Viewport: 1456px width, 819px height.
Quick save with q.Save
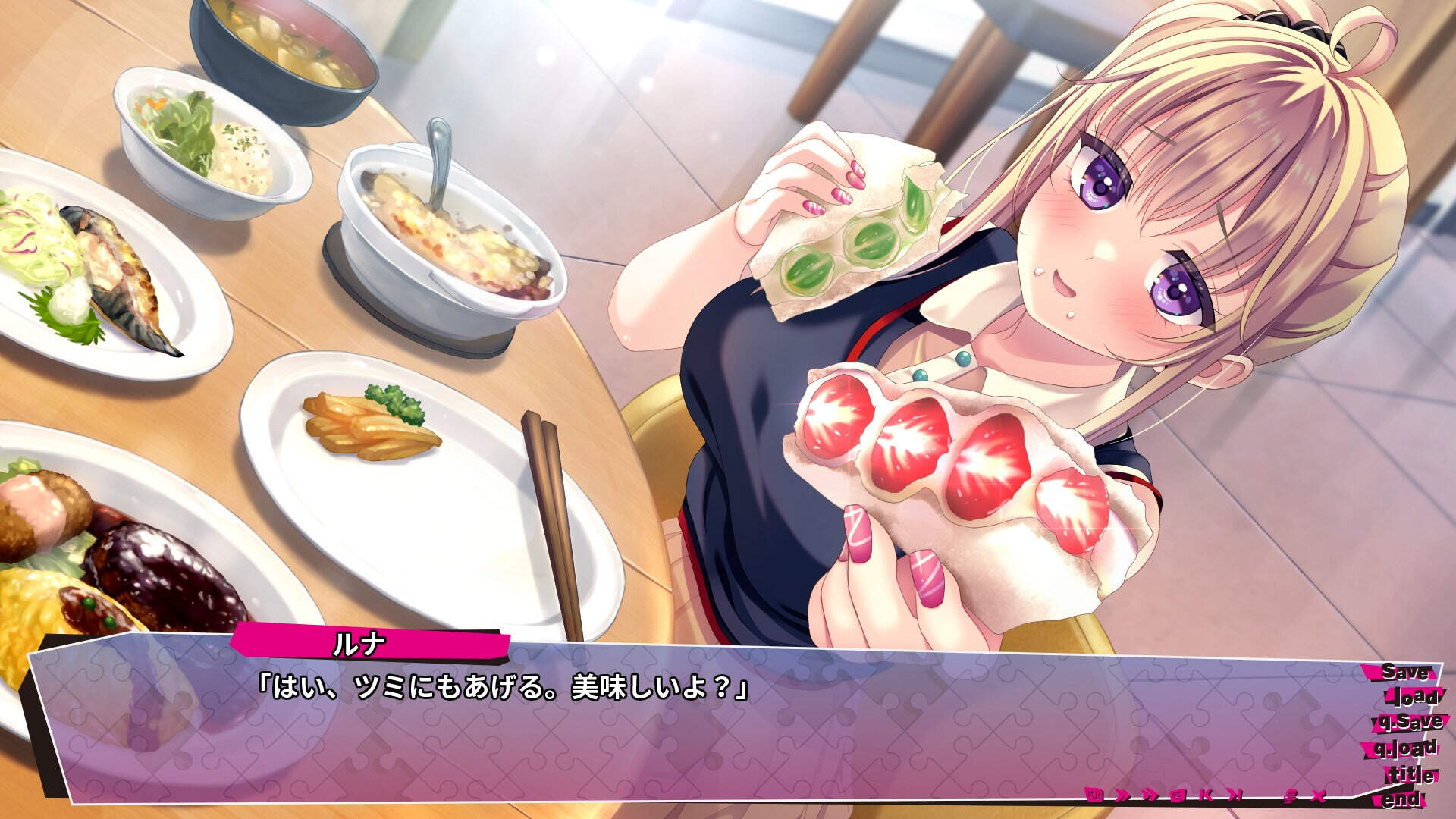[1409, 722]
